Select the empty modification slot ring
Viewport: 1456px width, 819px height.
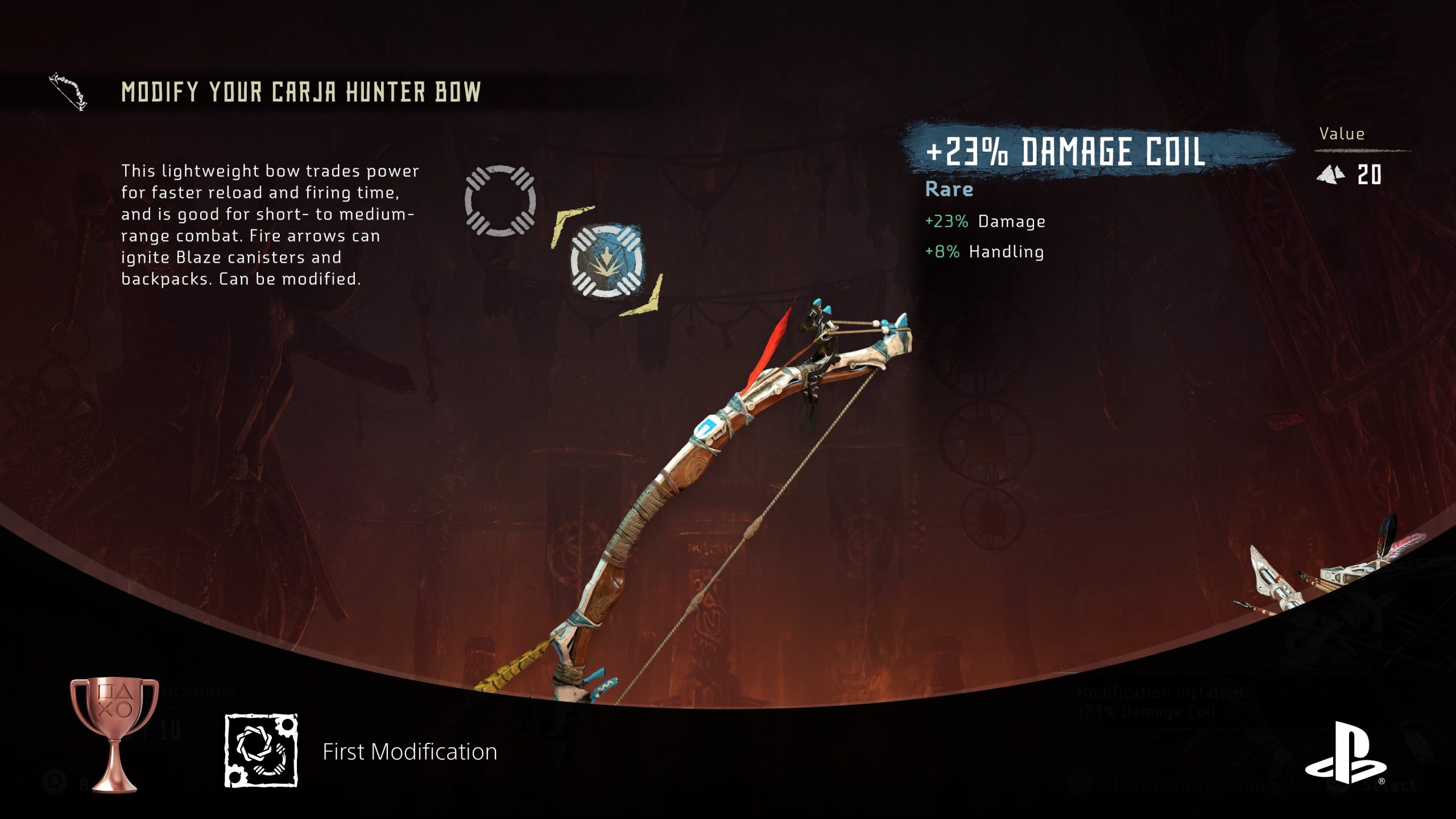[x=500, y=201]
